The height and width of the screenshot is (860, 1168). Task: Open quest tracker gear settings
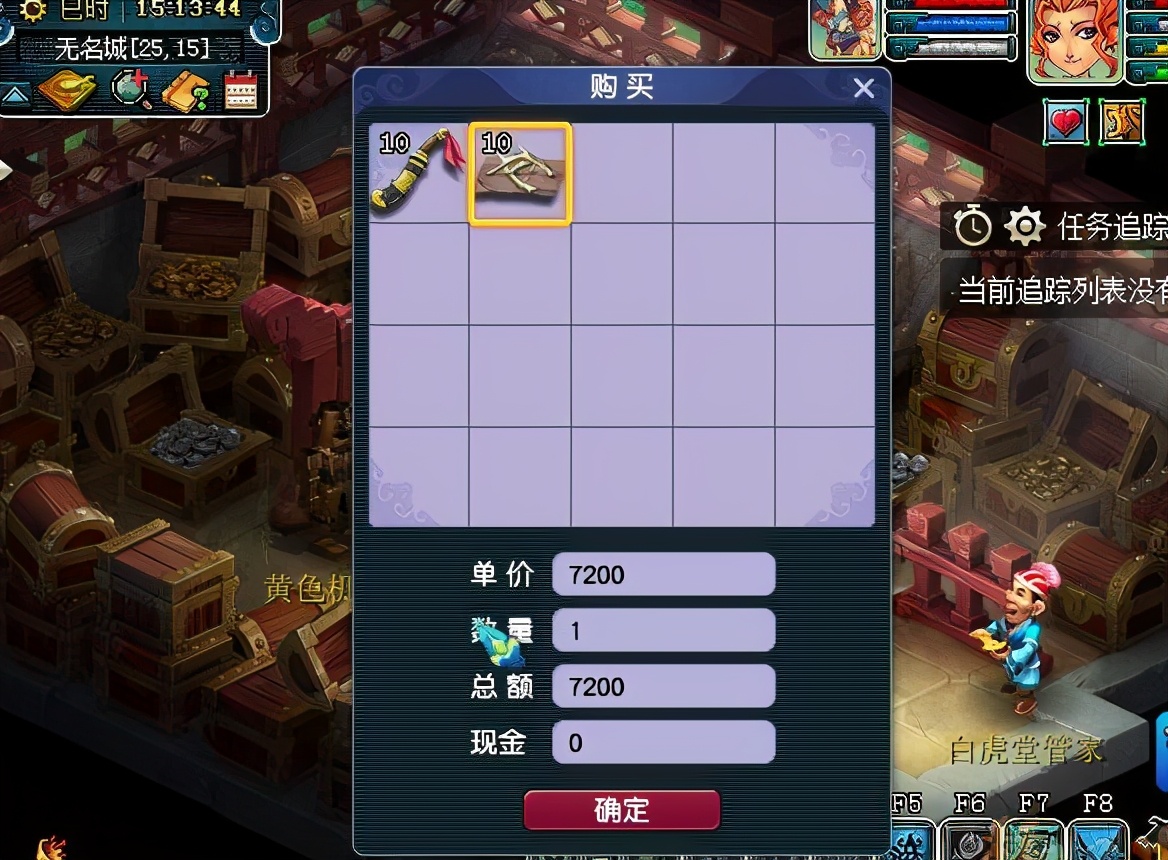click(x=1024, y=227)
